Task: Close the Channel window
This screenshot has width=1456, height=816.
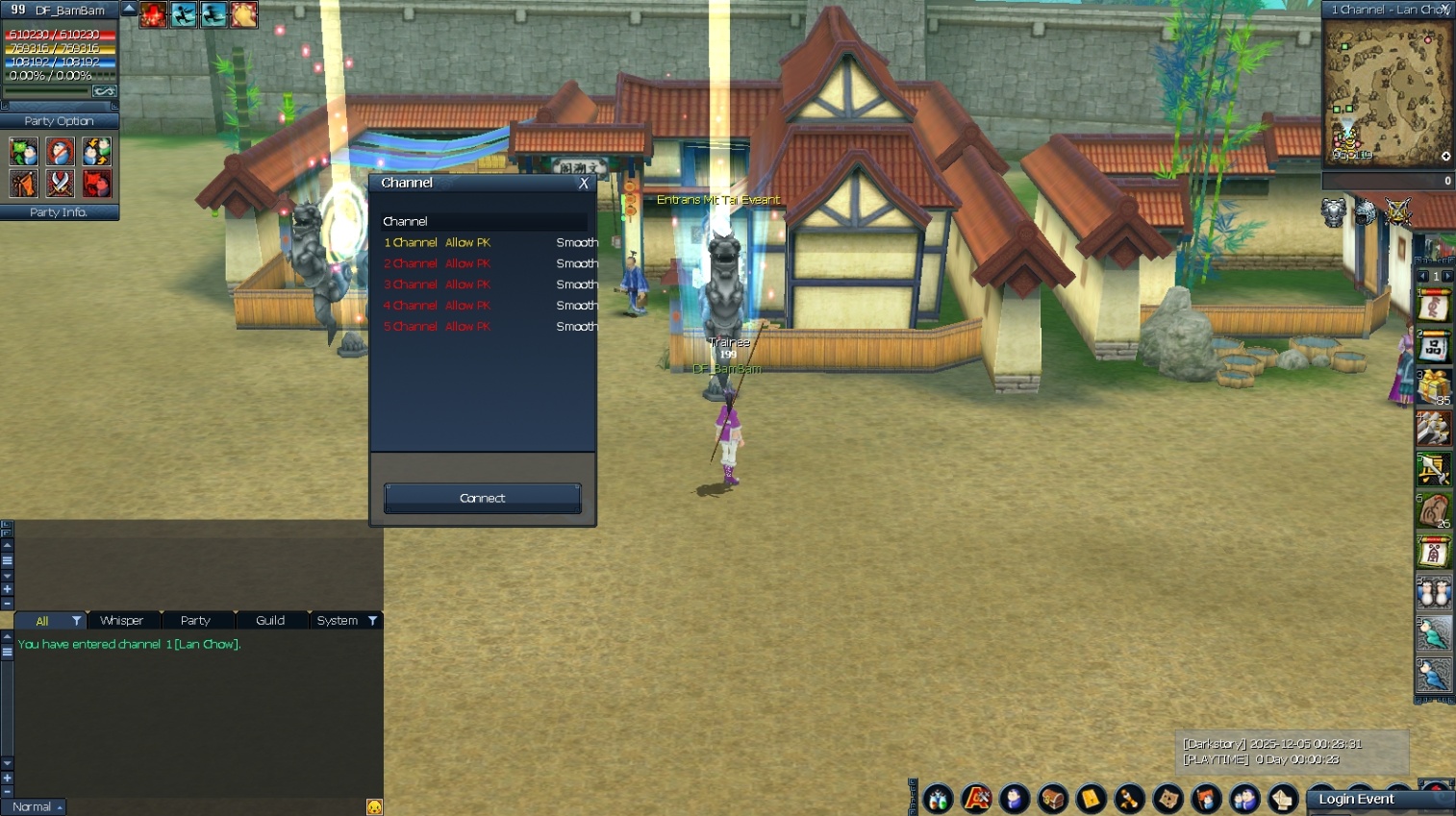Action: click(x=583, y=184)
